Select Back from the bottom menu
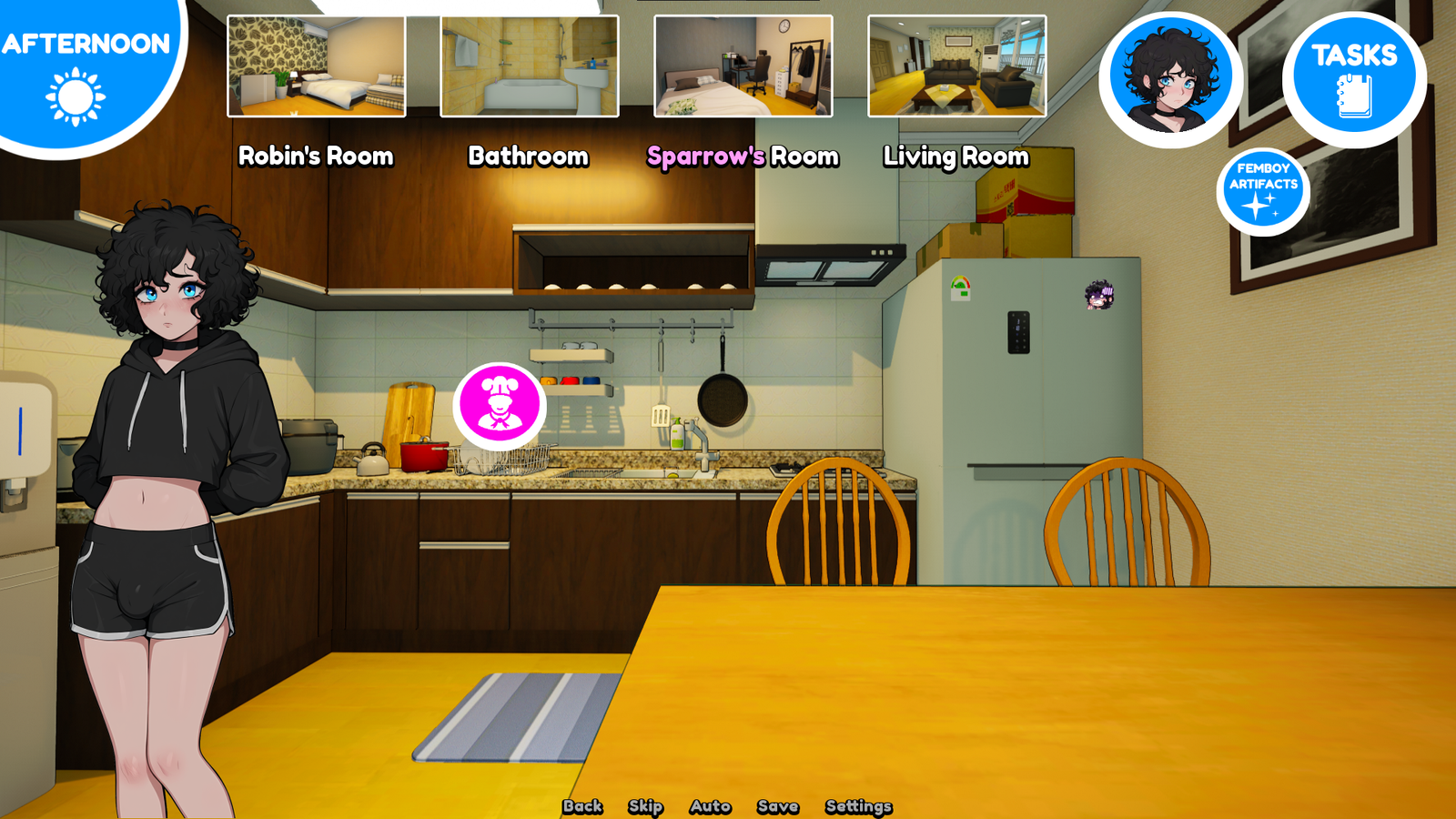 pyautogui.click(x=583, y=806)
